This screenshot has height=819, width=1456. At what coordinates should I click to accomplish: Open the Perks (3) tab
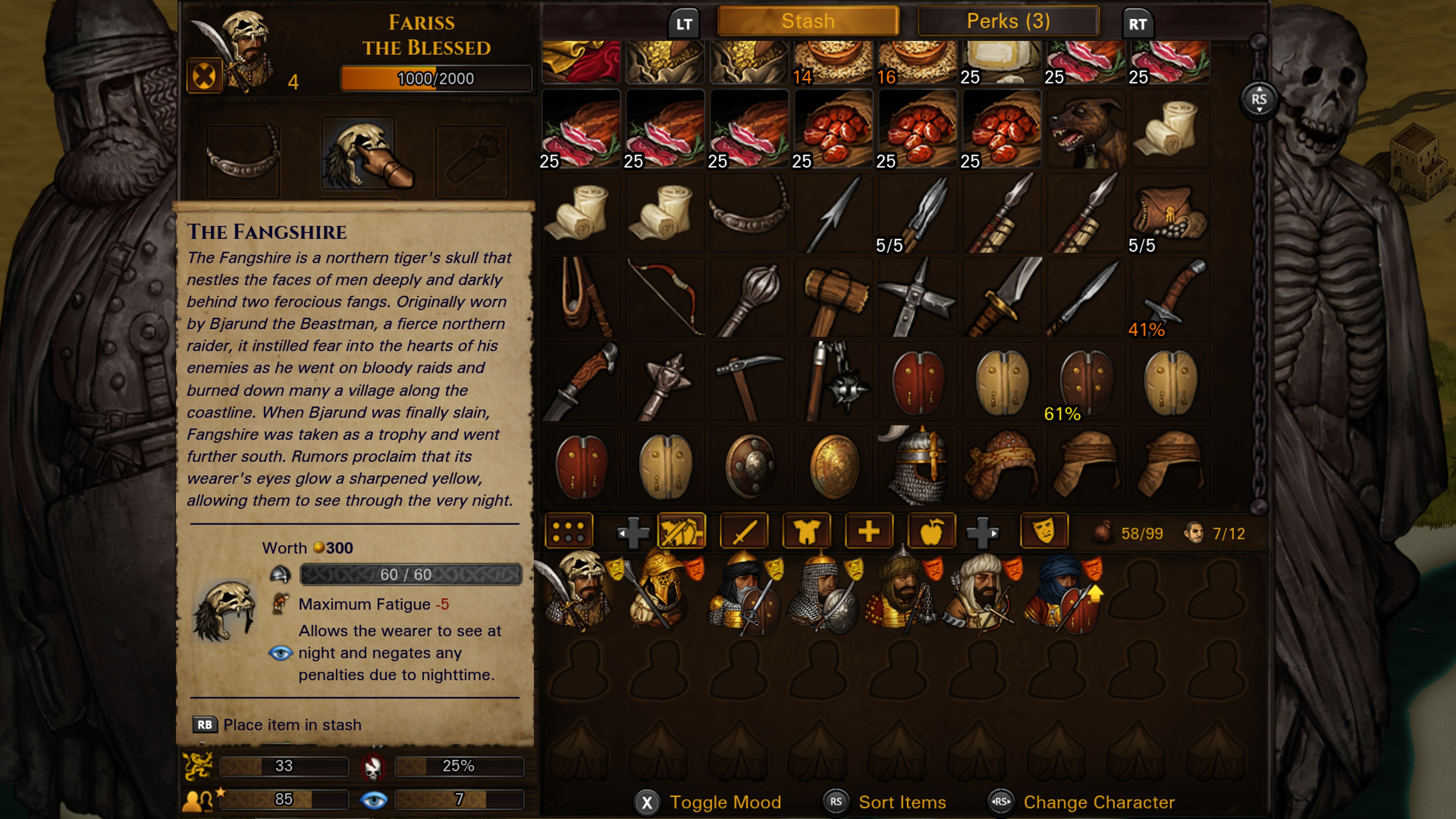(1008, 22)
